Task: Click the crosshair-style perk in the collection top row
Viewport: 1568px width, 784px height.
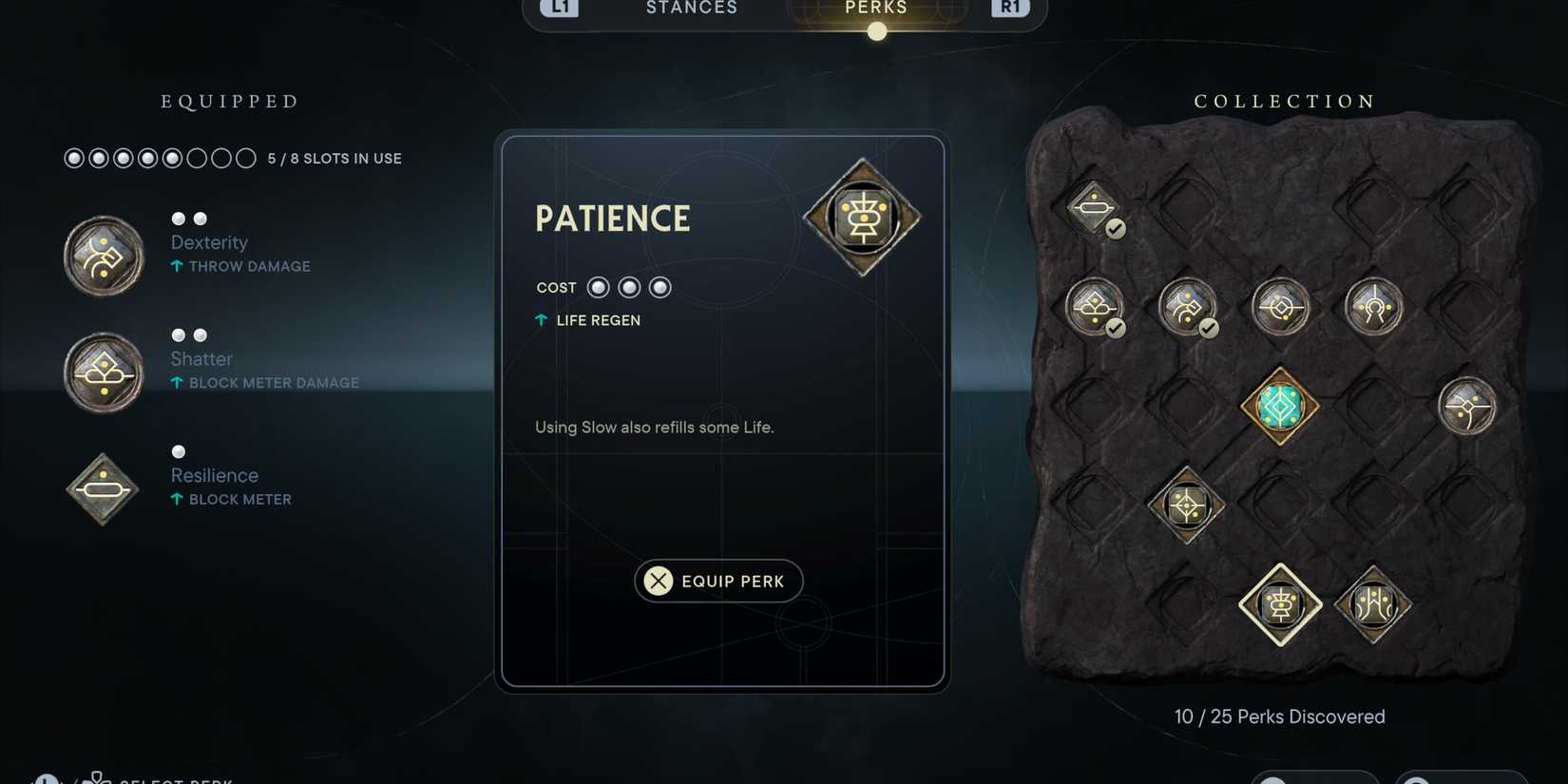Action: [1281, 306]
